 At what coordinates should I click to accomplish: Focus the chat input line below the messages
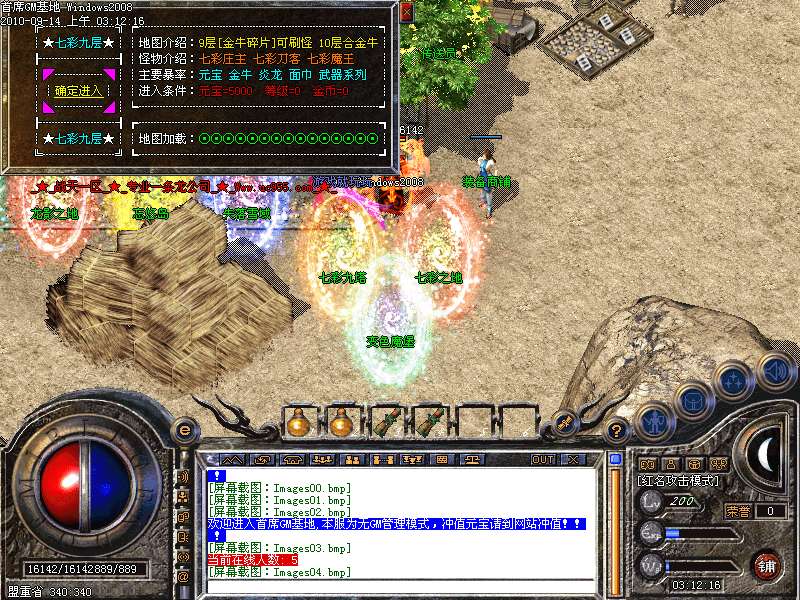(x=400, y=587)
